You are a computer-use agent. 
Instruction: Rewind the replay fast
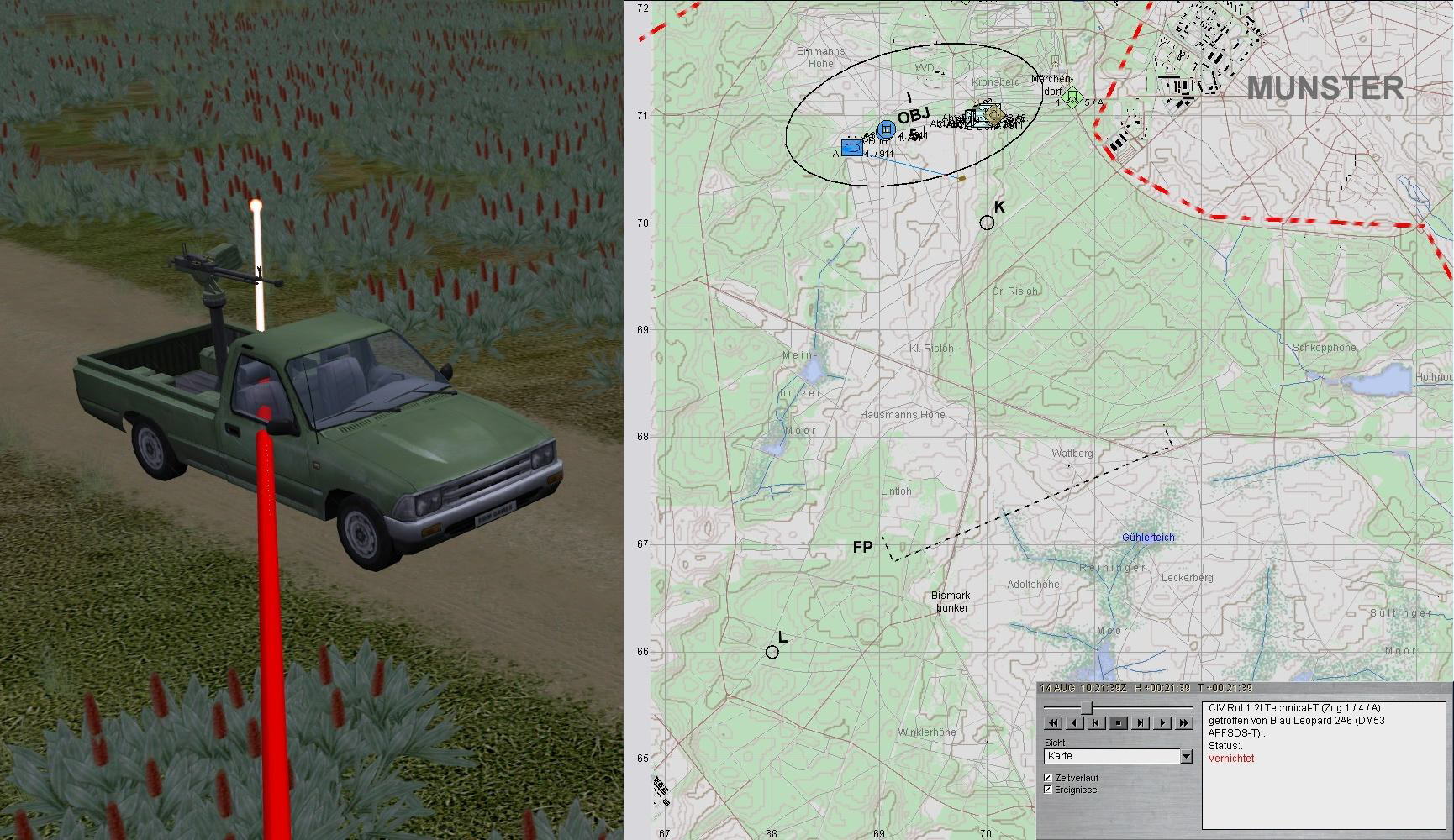(1052, 722)
